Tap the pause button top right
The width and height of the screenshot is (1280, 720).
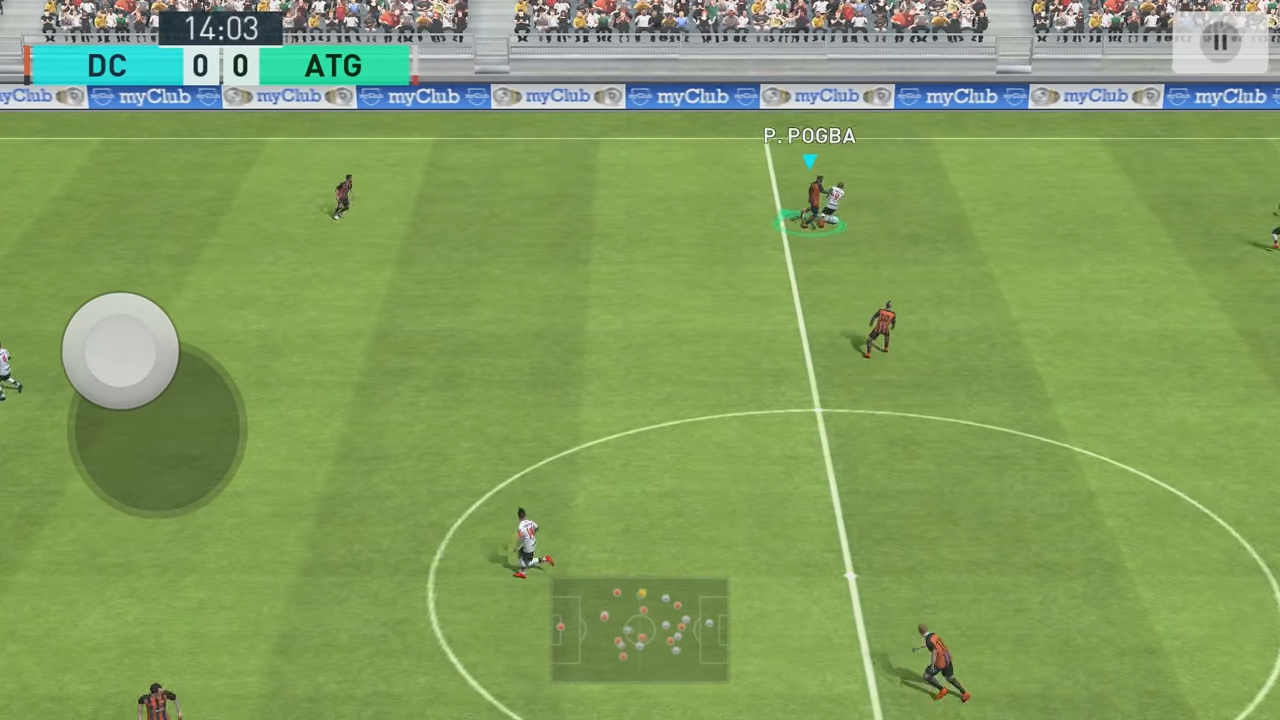[x=1221, y=40]
